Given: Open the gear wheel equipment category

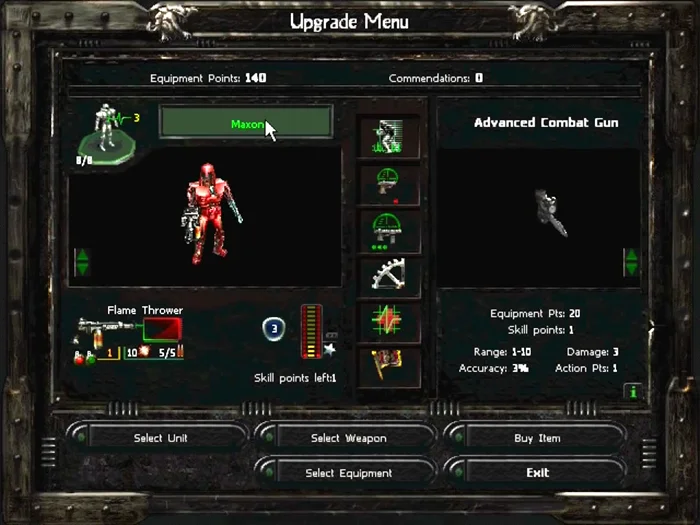Looking at the screenshot, I should [389, 277].
